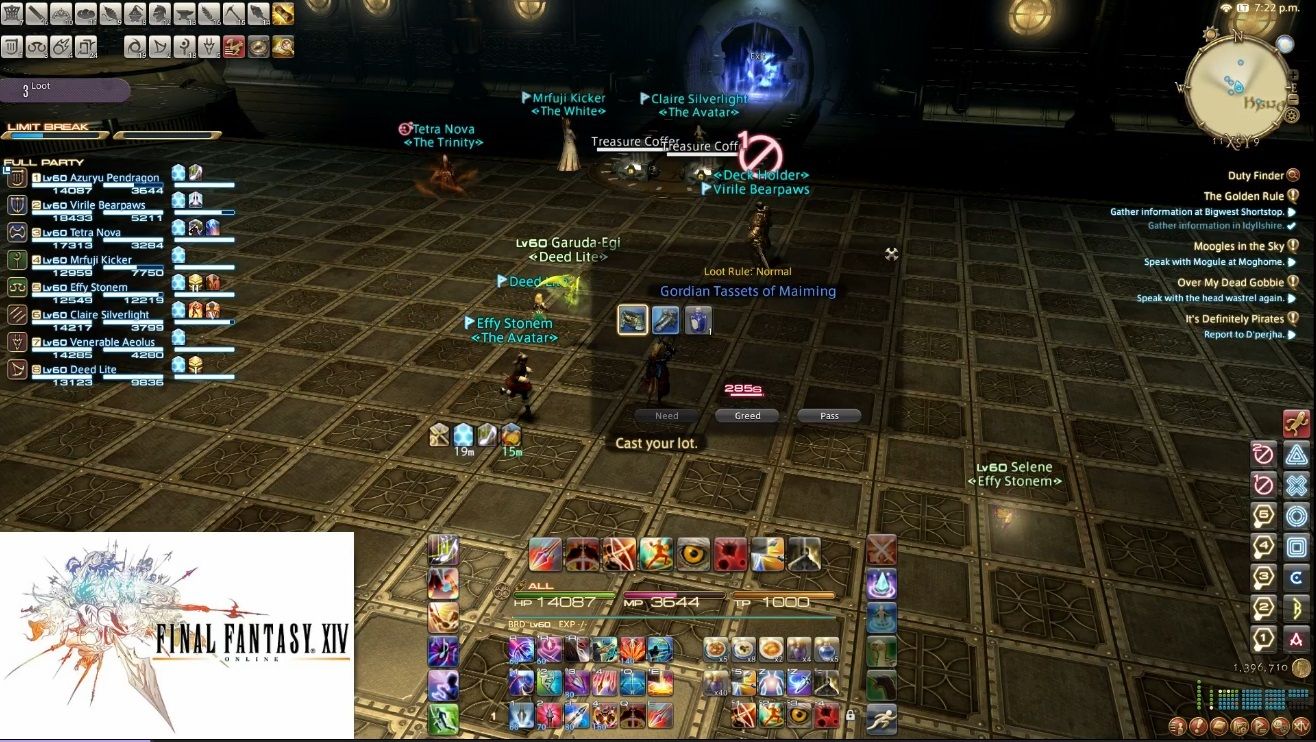The width and height of the screenshot is (1316, 742).
Task: Roll Greed on the loot item
Action: coord(747,415)
